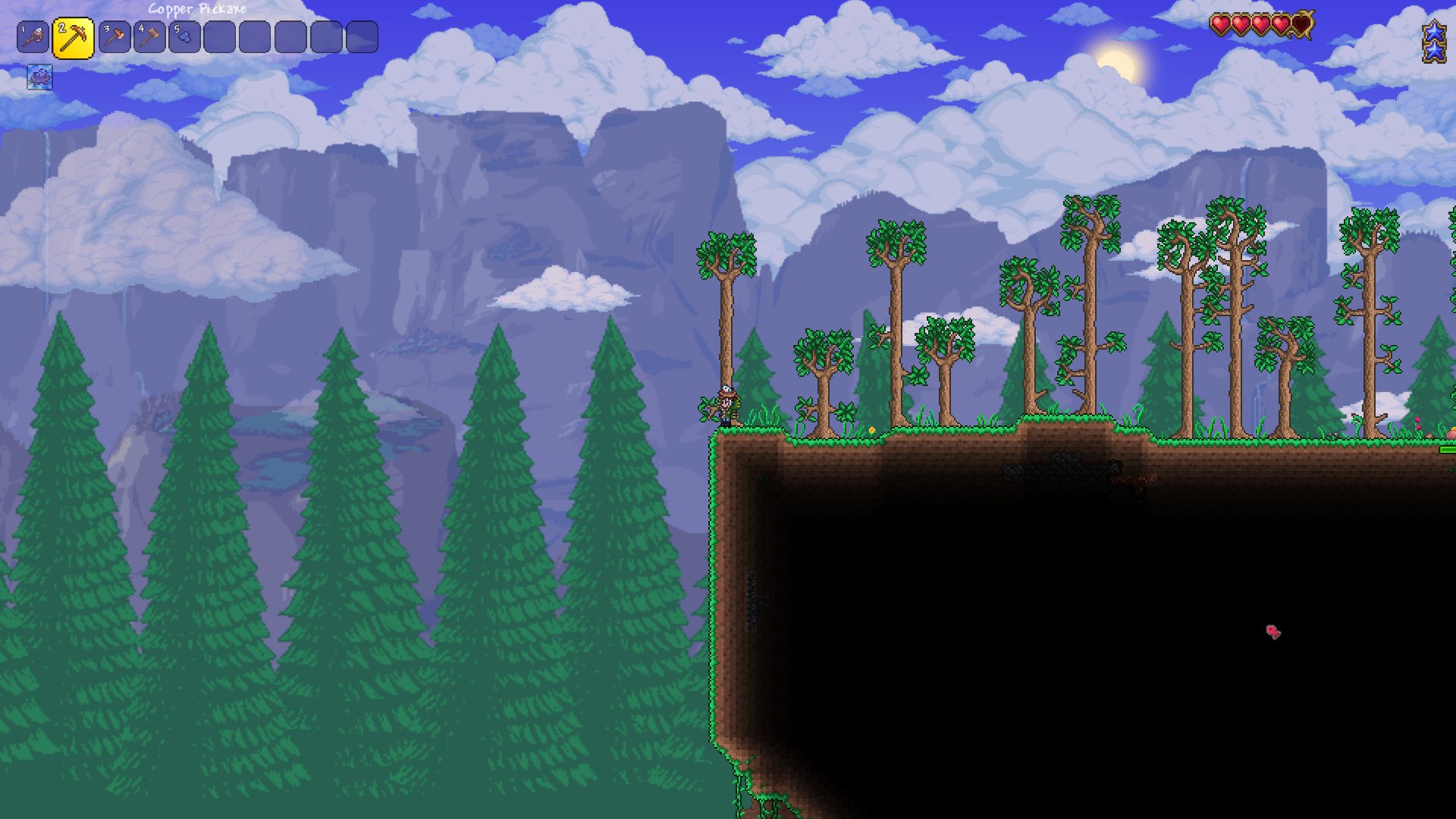This screenshot has height=819, width=1456.
Task: Select the Copper Pickaxe in hotbar slot 2
Action: coord(74,34)
